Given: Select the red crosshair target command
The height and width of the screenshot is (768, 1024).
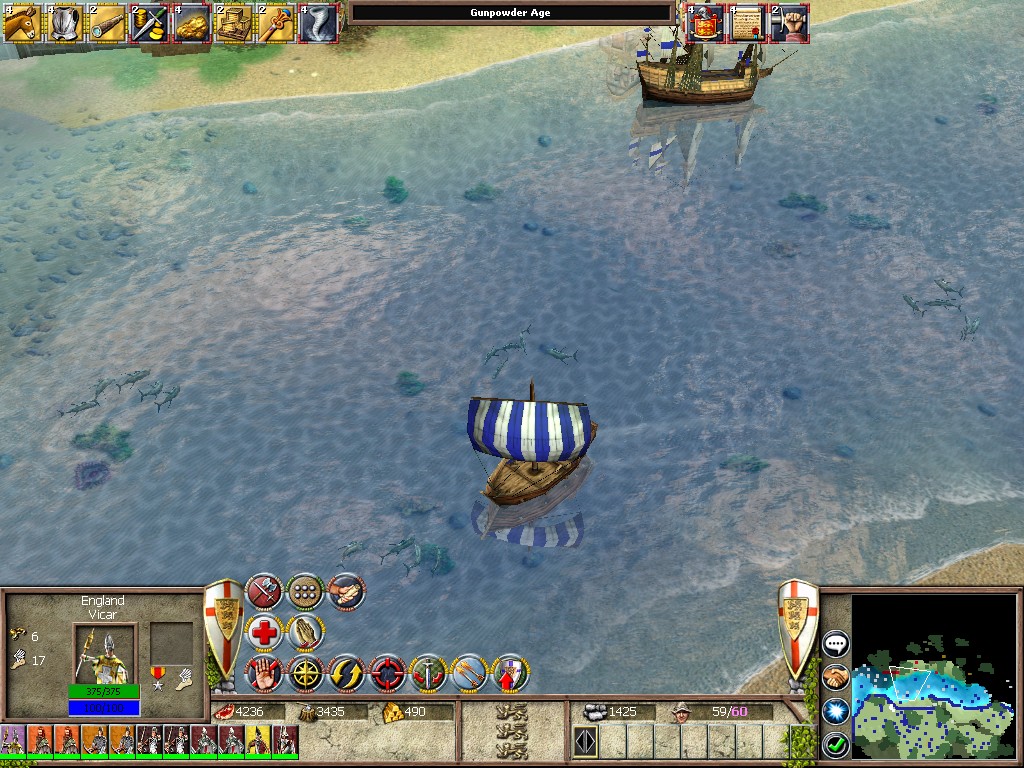Looking at the screenshot, I should pyautogui.click(x=387, y=674).
